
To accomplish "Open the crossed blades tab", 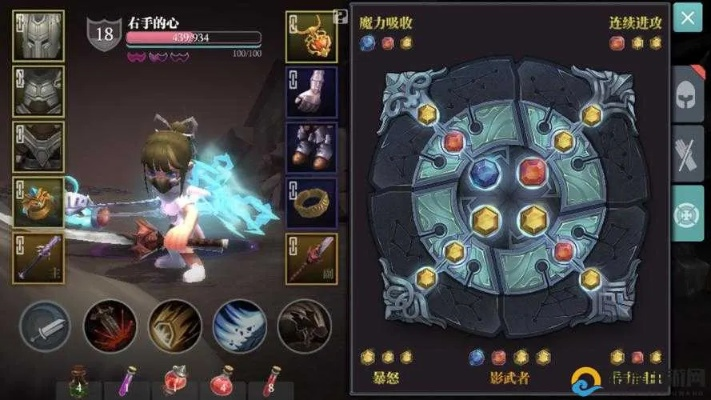I will click(x=688, y=155).
